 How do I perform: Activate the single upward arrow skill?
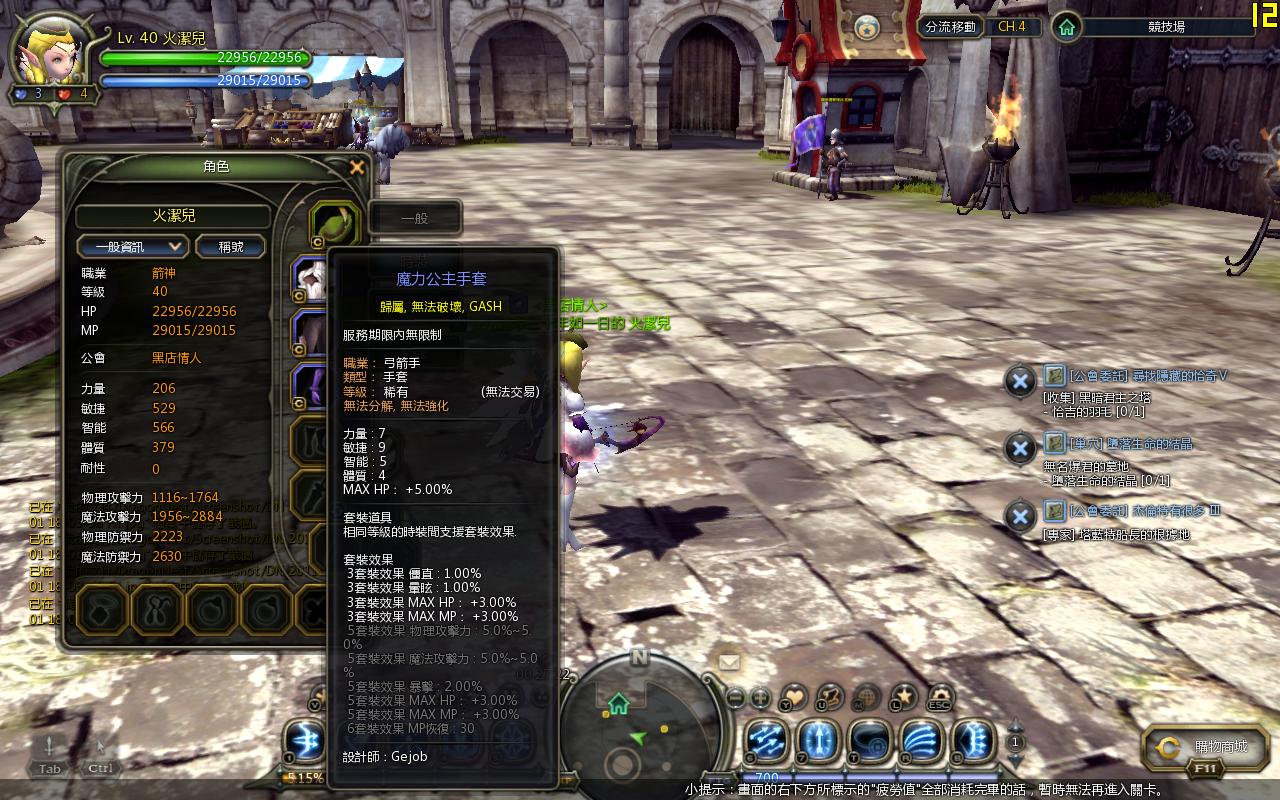[x=819, y=742]
